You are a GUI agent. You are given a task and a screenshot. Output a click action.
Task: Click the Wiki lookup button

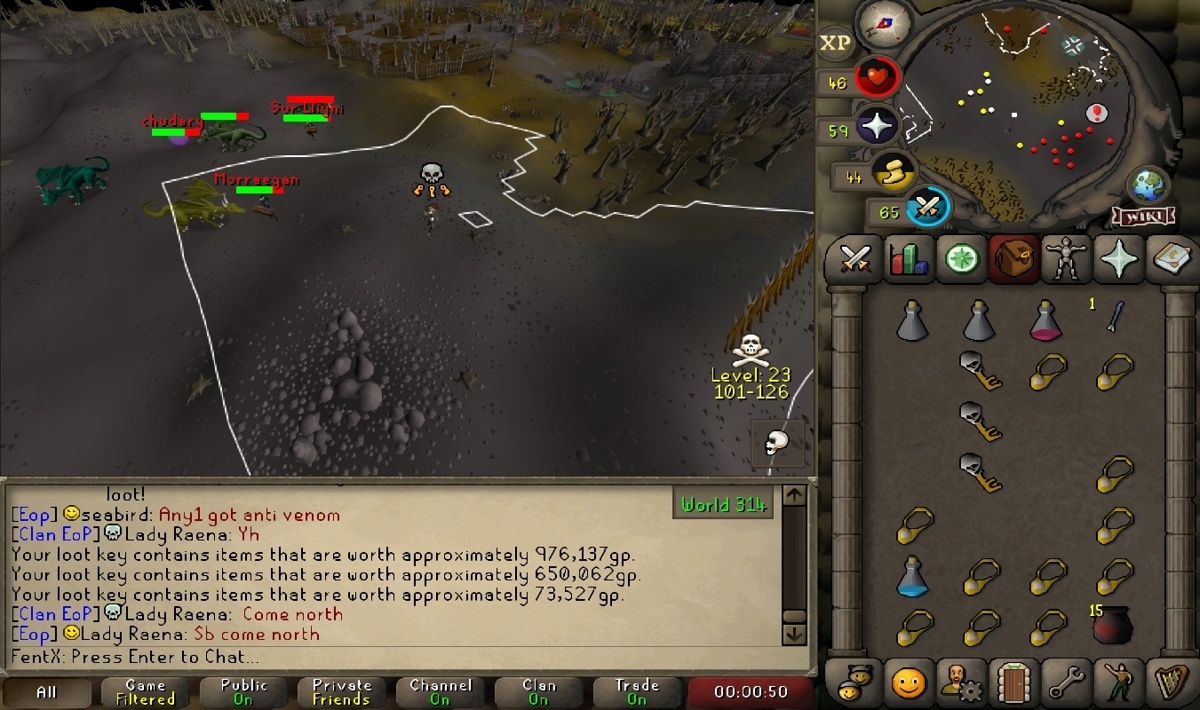1134,216
